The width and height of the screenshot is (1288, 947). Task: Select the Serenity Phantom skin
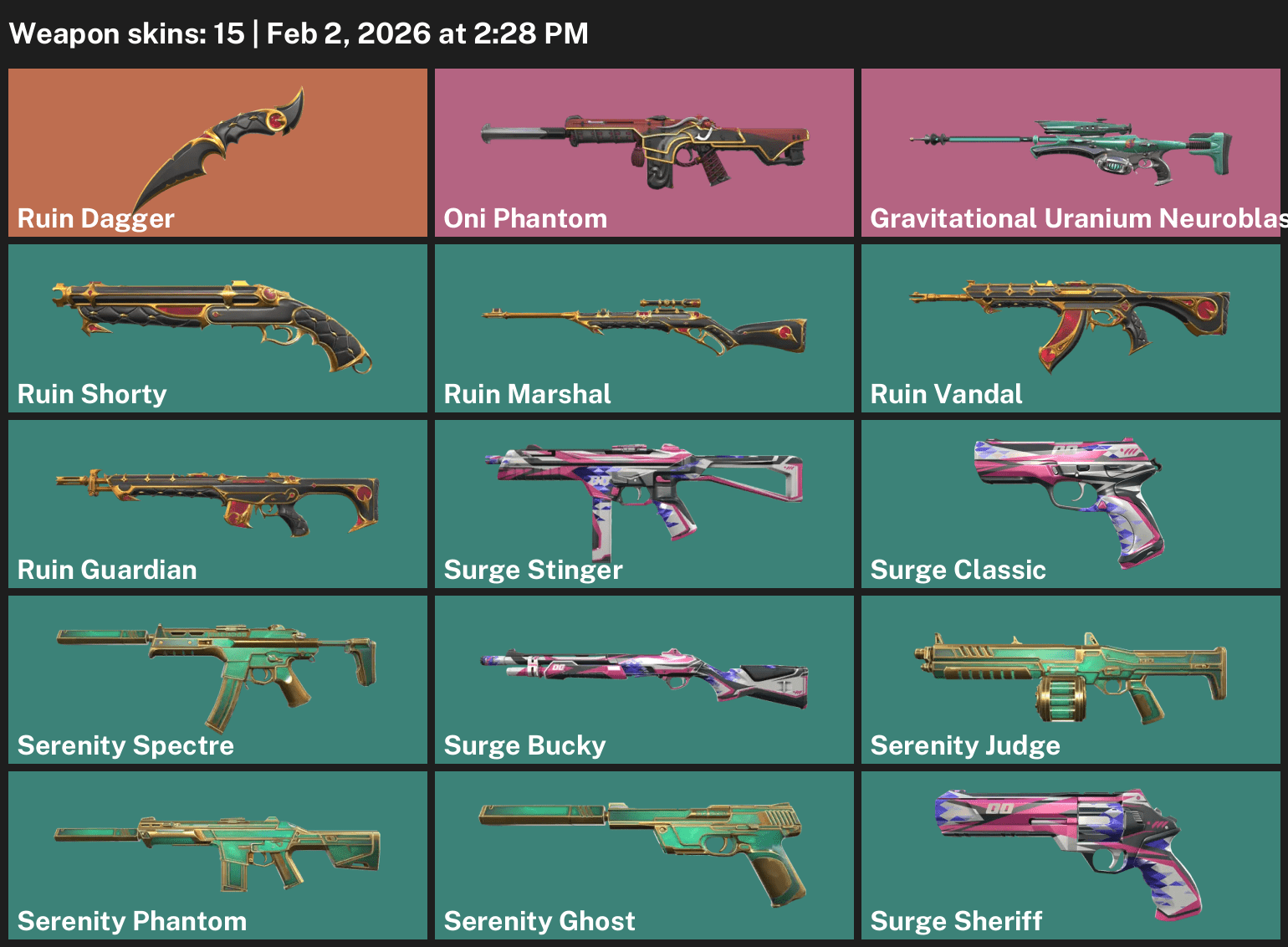pyautogui.click(x=217, y=853)
